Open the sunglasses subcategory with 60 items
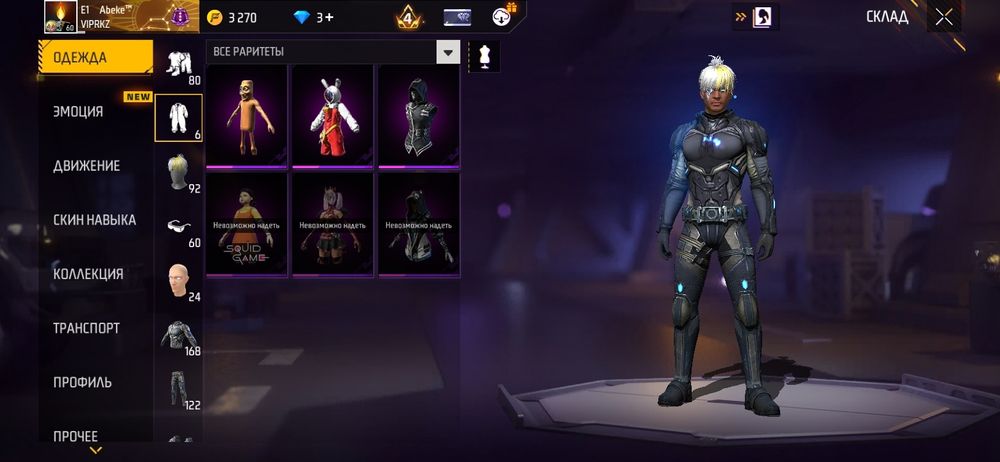The height and width of the screenshot is (462, 1000). coord(179,228)
